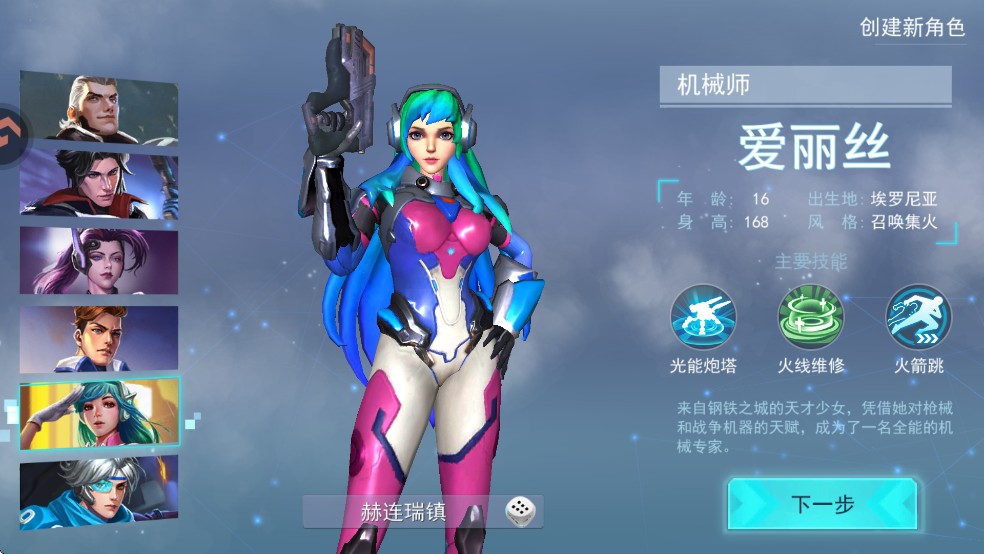Select the saluting green-haired girl portrait
The width and height of the screenshot is (984, 554).
point(99,412)
